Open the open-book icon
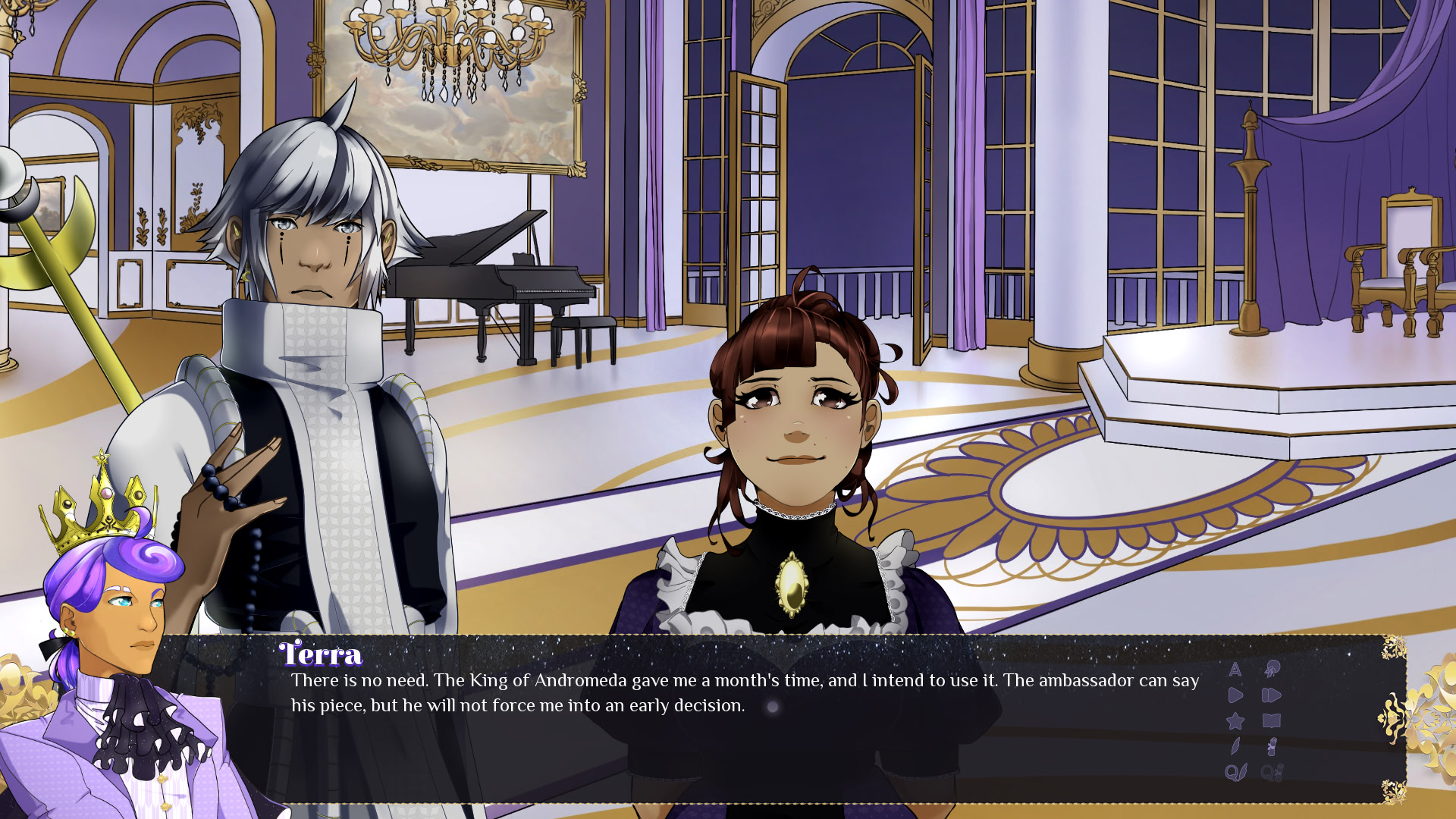Image resolution: width=1456 pixels, height=819 pixels. [1272, 721]
